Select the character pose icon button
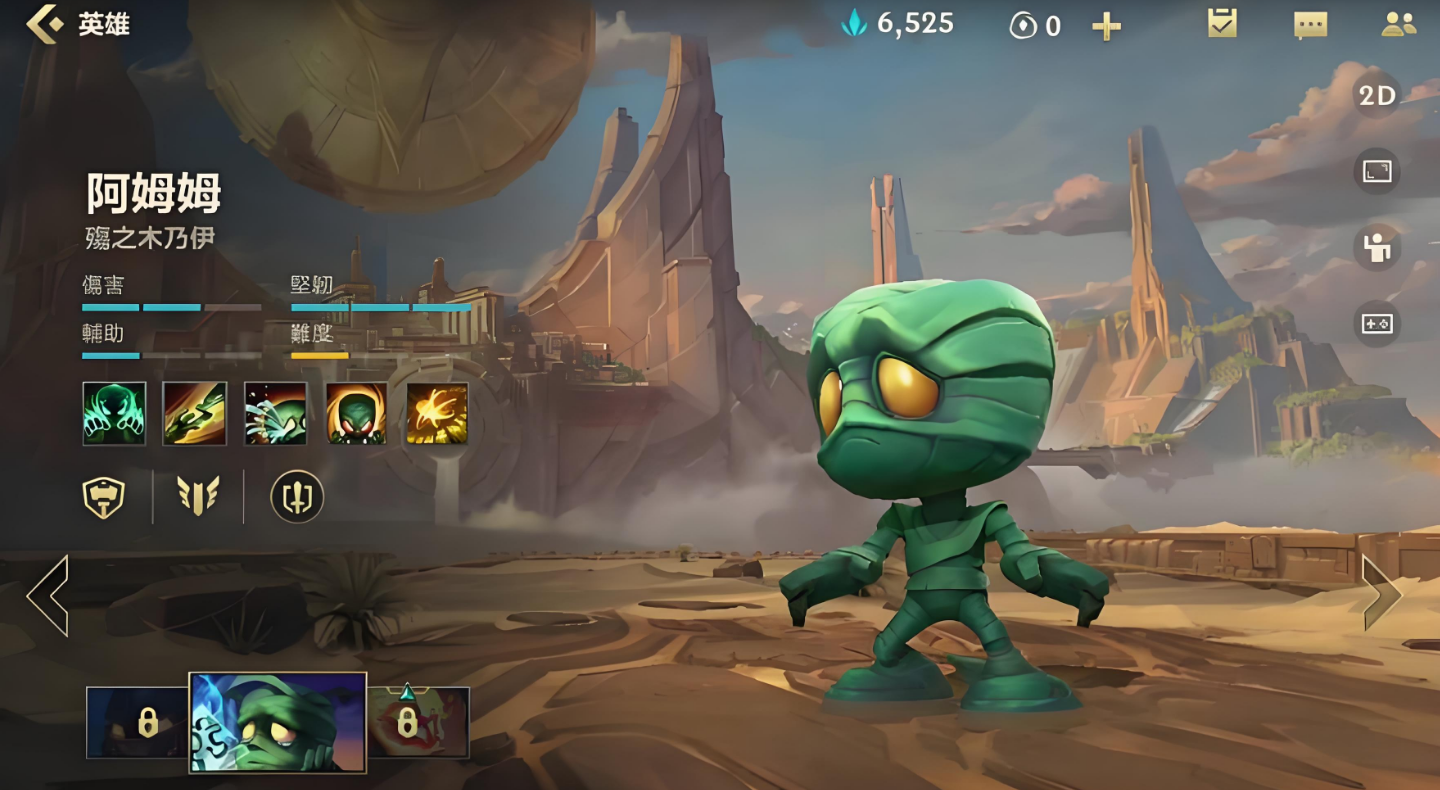Image resolution: width=1440 pixels, height=790 pixels. 1377,248
